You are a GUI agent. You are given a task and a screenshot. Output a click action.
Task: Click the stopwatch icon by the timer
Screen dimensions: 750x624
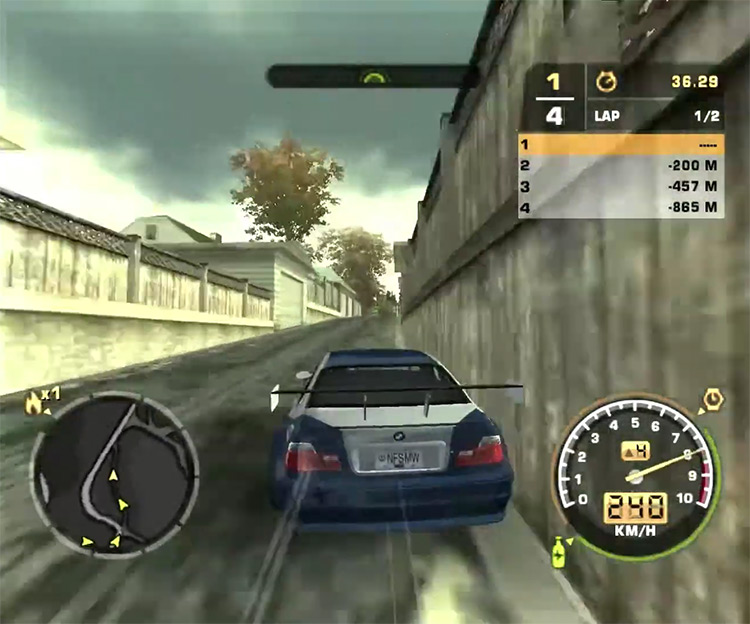(x=607, y=78)
